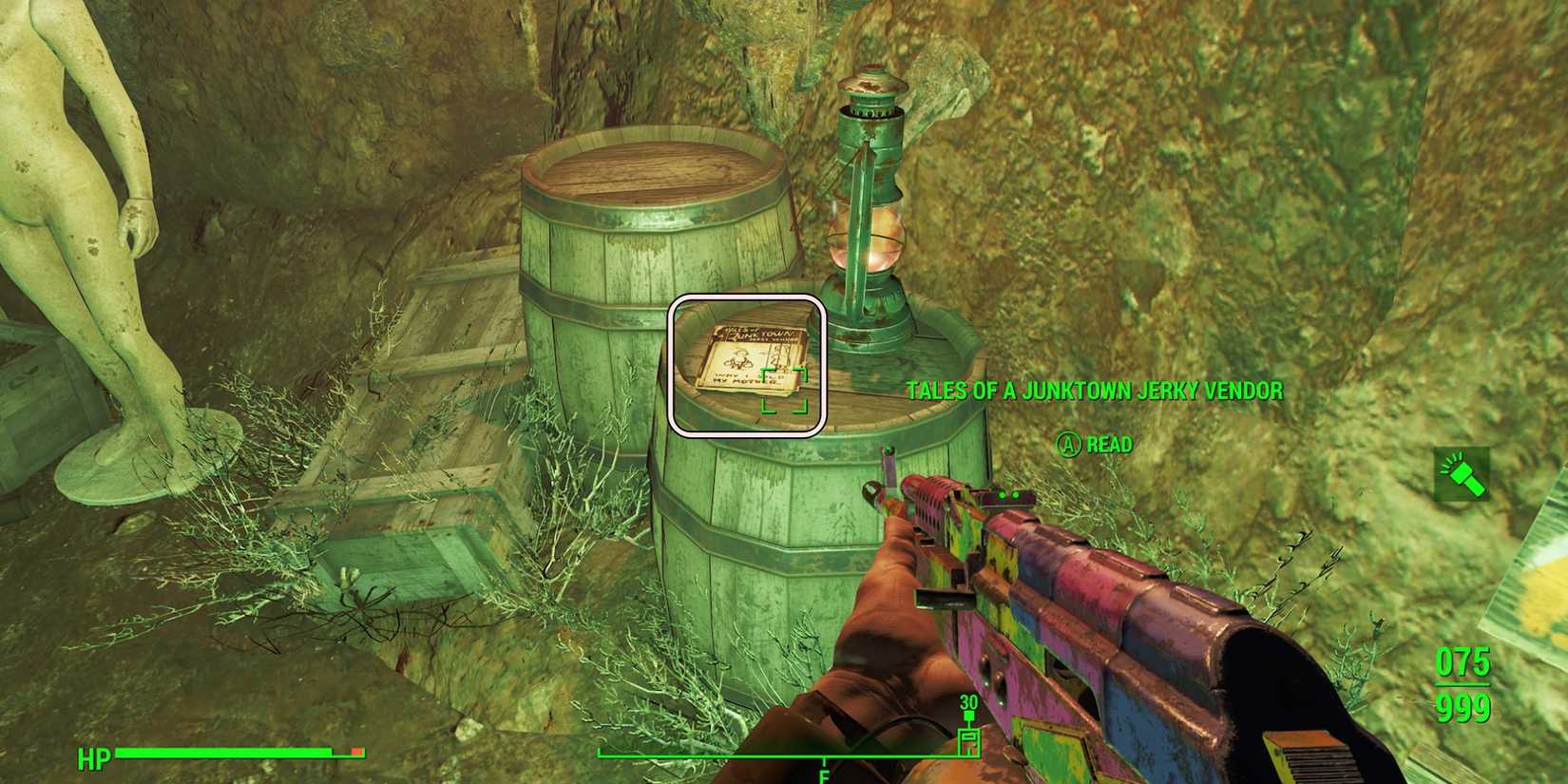Click the READ action text
Viewport: 1568px width, 784px height.
tap(1108, 444)
